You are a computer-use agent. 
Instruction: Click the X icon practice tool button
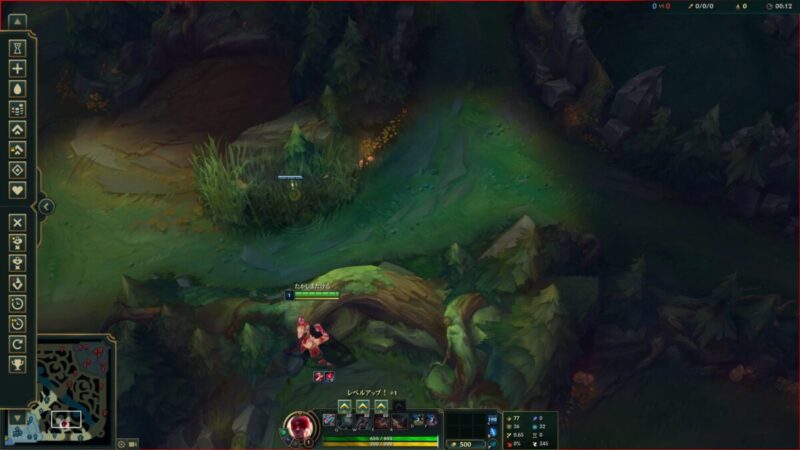[17, 222]
